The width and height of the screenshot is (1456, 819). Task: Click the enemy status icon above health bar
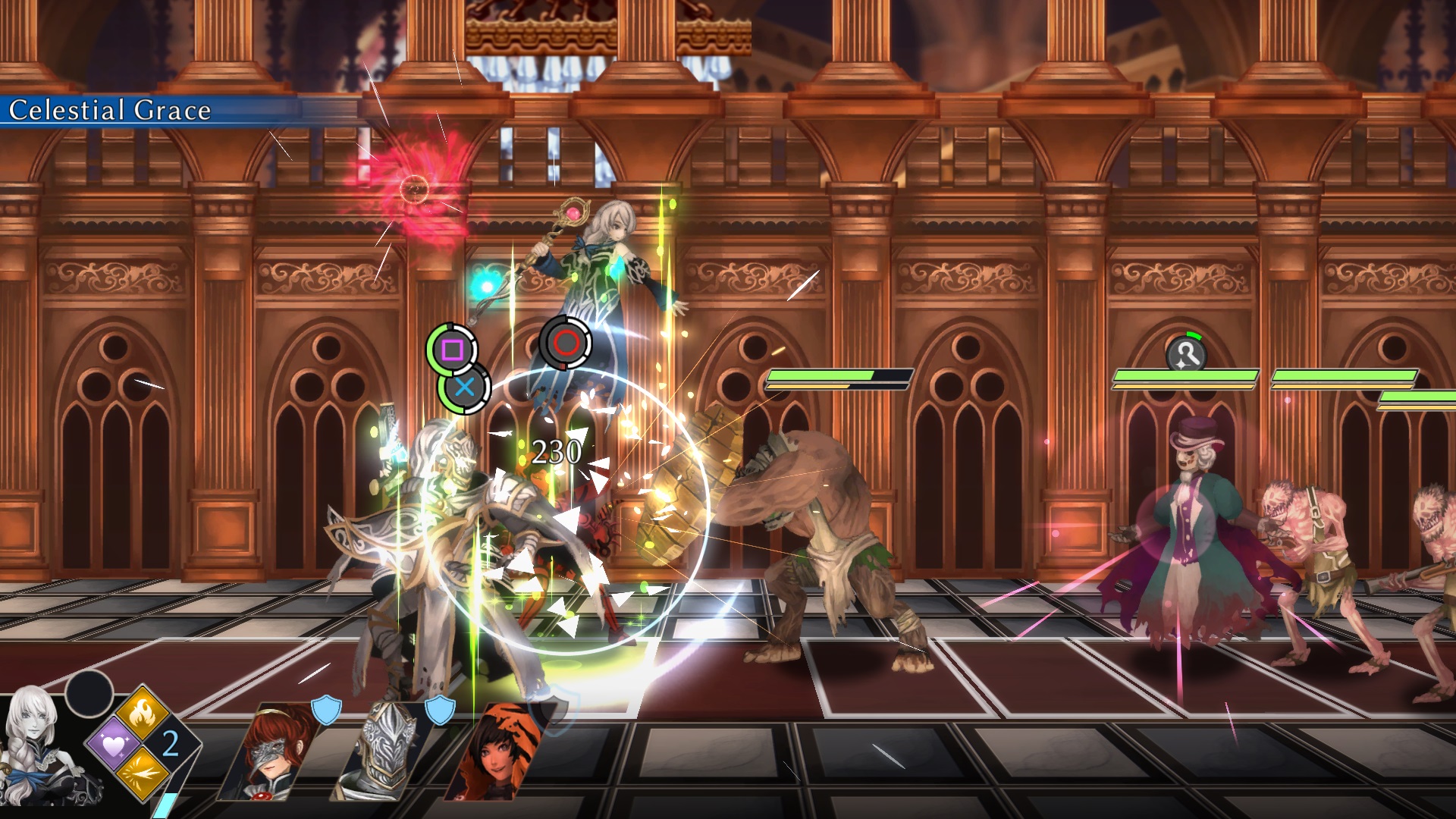(1186, 354)
